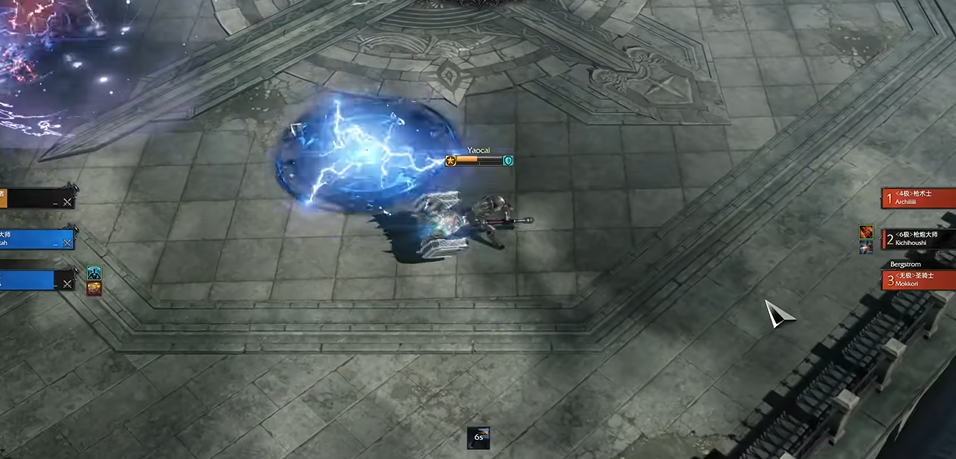Click the teal humanoid buff icon

tap(94, 273)
